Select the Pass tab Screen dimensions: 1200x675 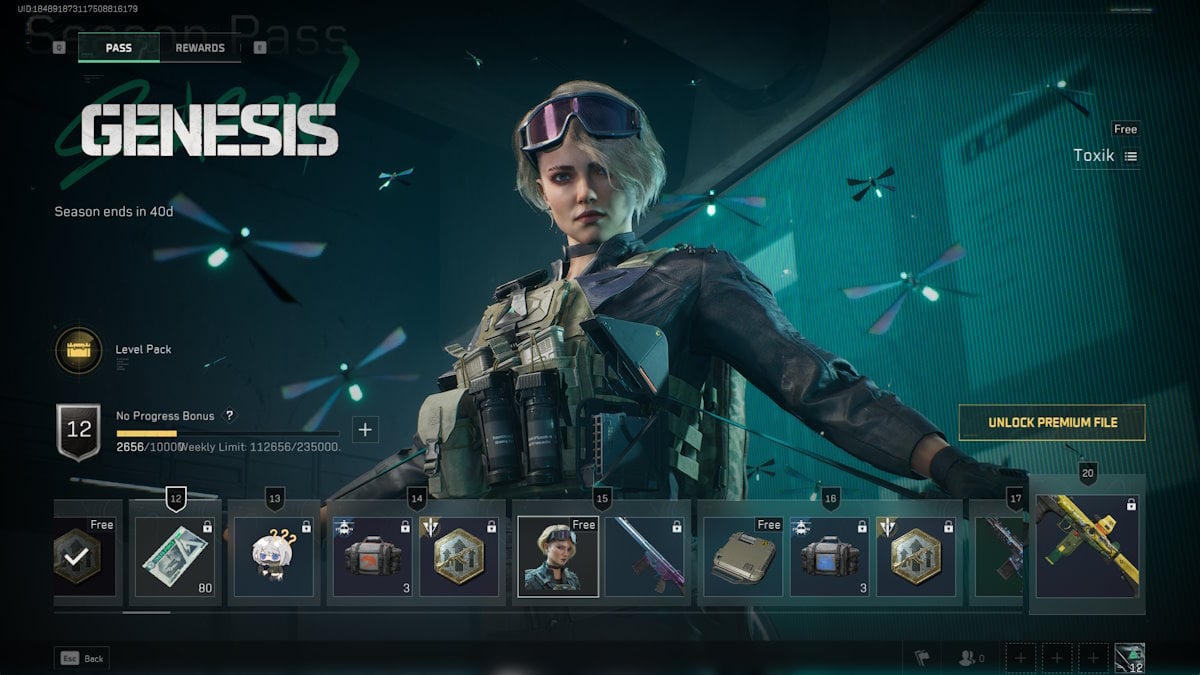[x=119, y=48]
